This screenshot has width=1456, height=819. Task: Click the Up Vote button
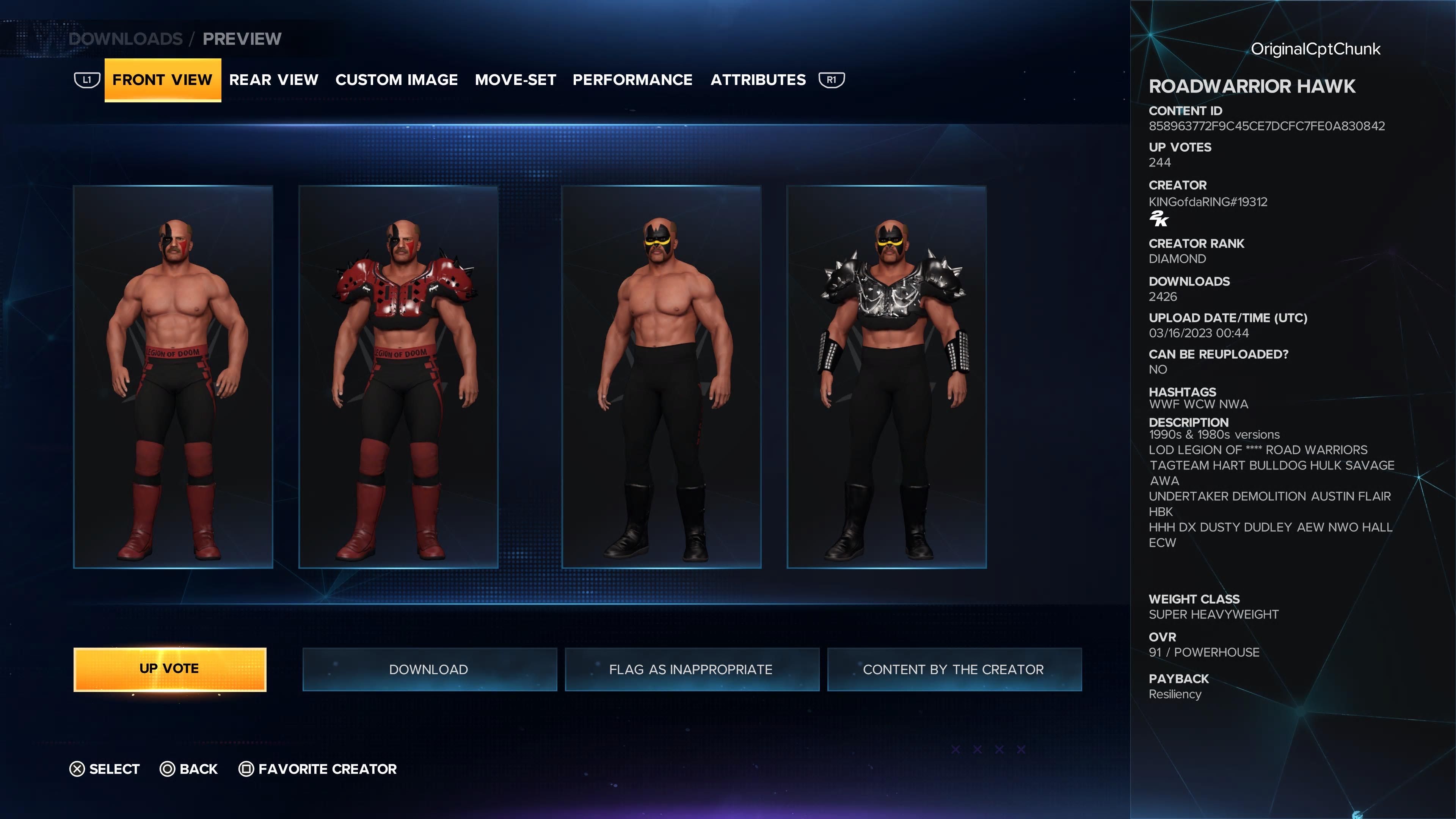pos(169,668)
